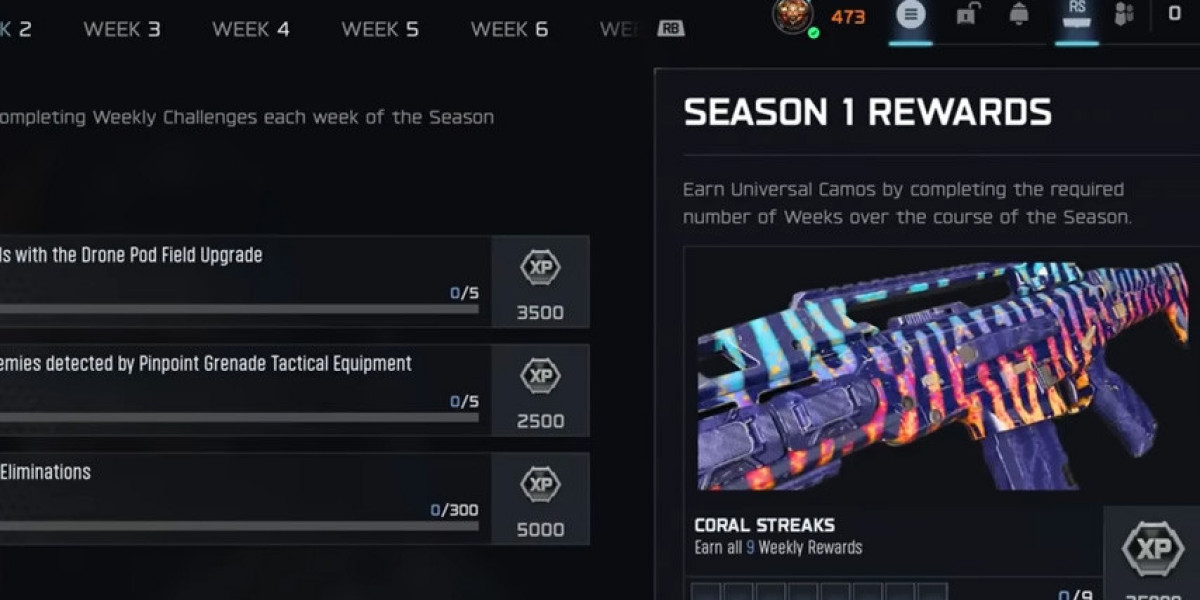Click the player emblem avatar
Image resolution: width=1200 pixels, height=600 pixels.
pyautogui.click(x=793, y=16)
